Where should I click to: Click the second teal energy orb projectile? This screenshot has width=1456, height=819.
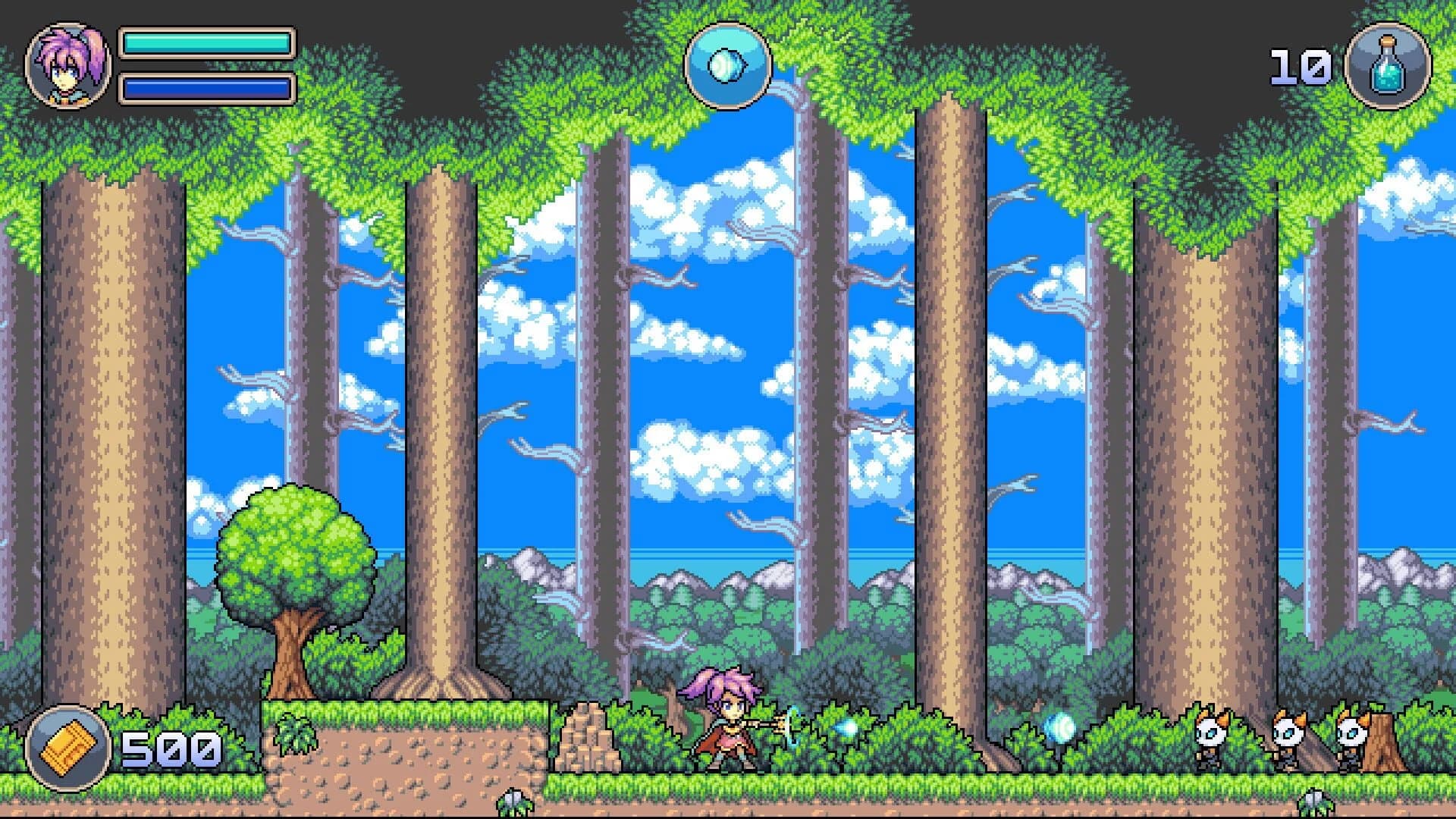(x=1059, y=729)
